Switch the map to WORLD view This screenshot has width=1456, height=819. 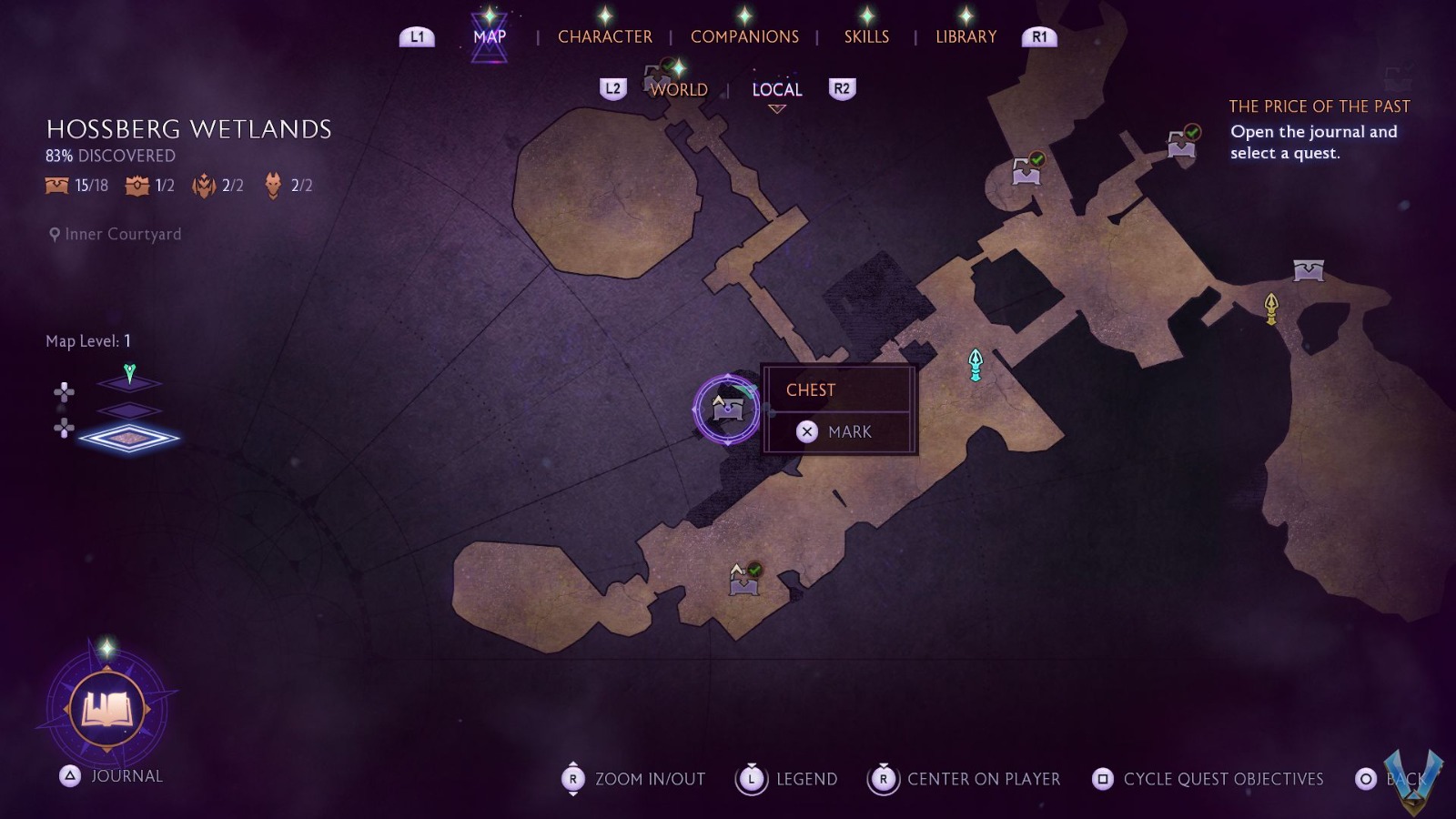[677, 89]
